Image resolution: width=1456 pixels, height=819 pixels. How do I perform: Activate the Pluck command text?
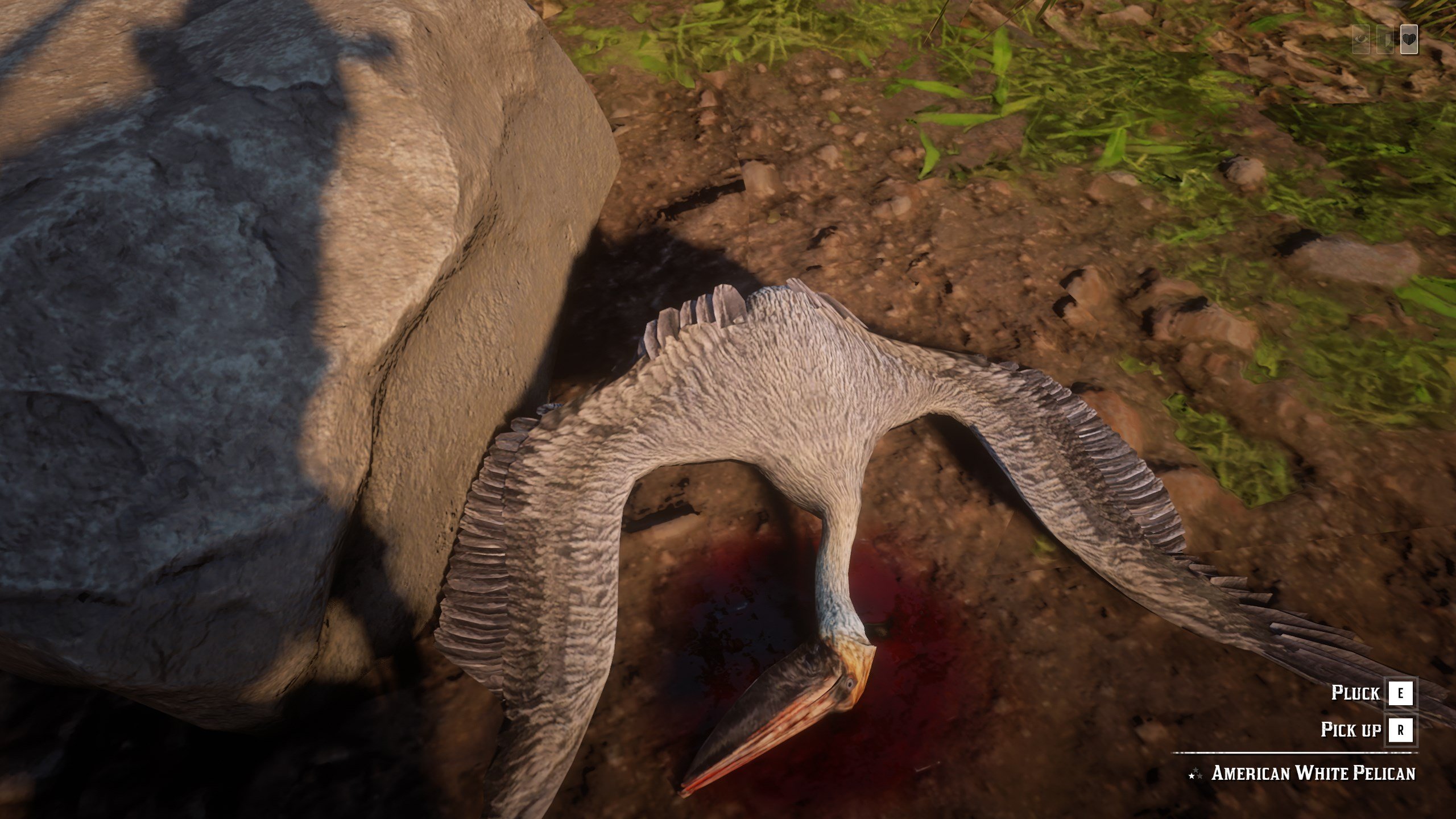(x=1356, y=692)
